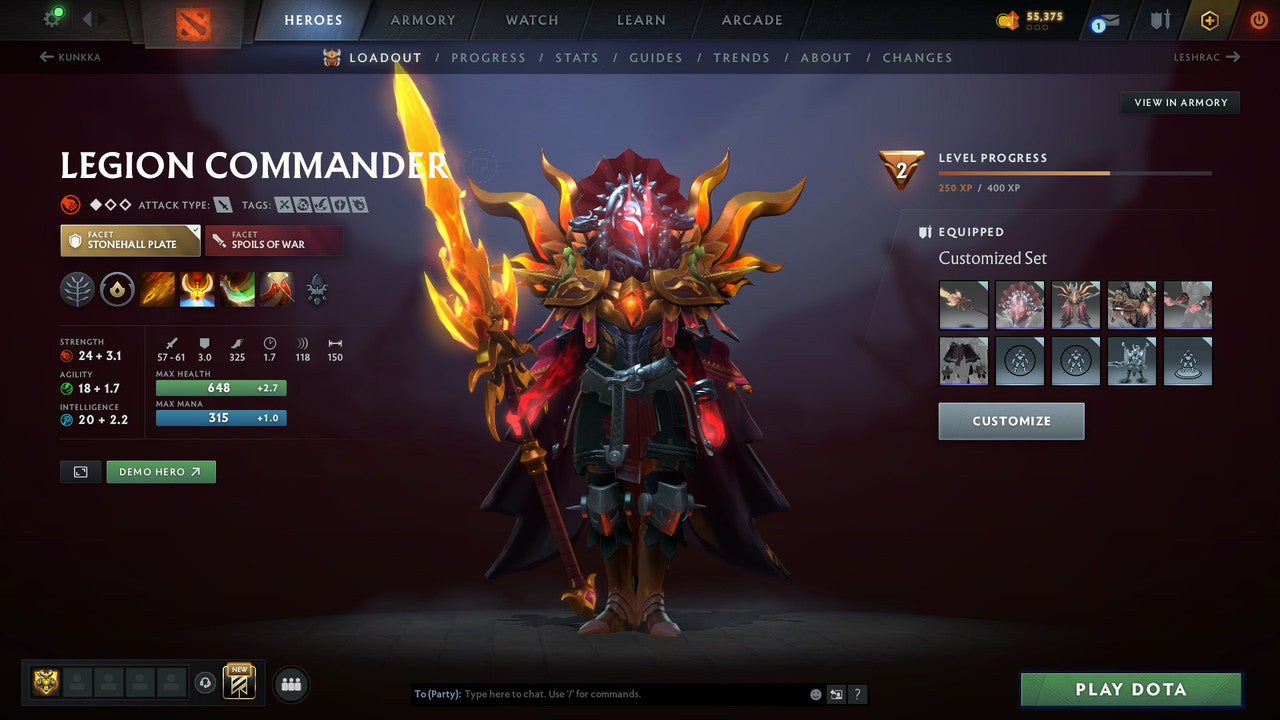Click the voice chat headset icon
This screenshot has width=1280, height=720.
(x=207, y=681)
